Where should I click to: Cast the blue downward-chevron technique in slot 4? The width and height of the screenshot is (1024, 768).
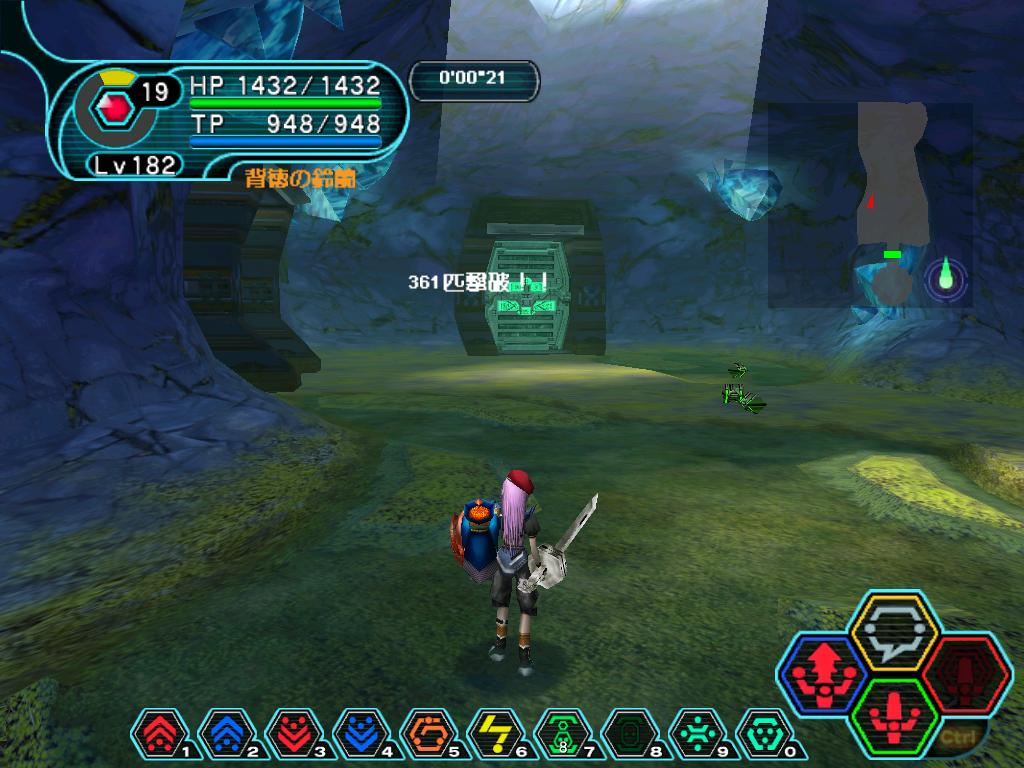pyautogui.click(x=360, y=736)
